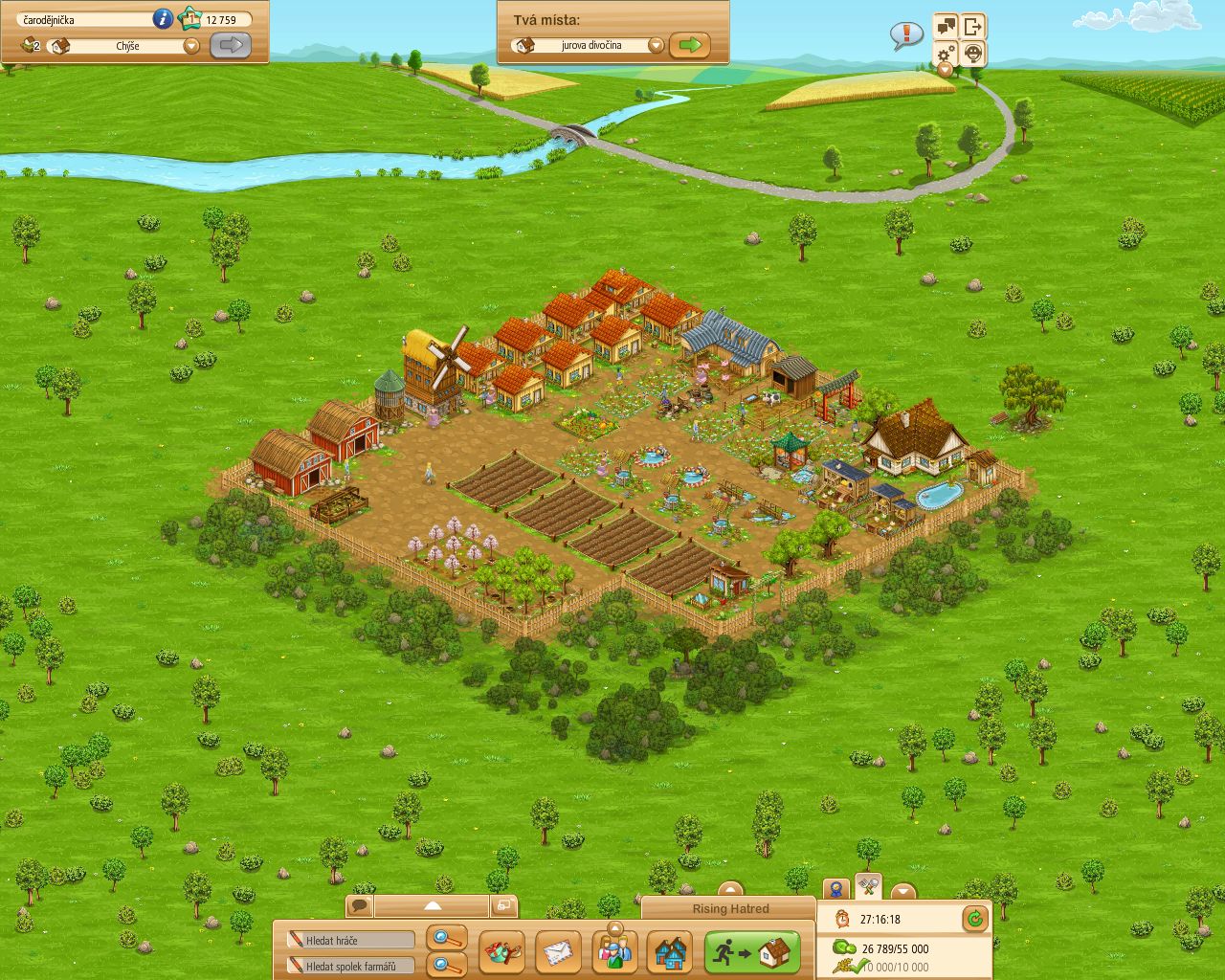Open the customer support headset icon
Viewport: 1225px width, 980px height.
(x=972, y=55)
